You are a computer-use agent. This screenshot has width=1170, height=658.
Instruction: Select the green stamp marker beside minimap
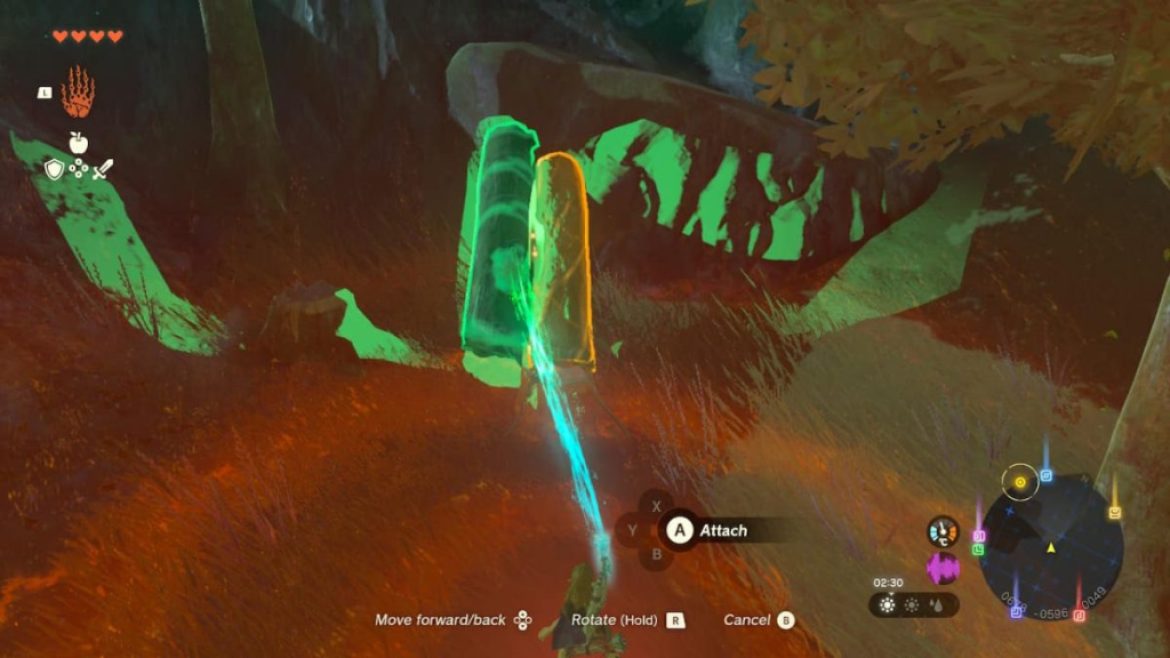978,549
